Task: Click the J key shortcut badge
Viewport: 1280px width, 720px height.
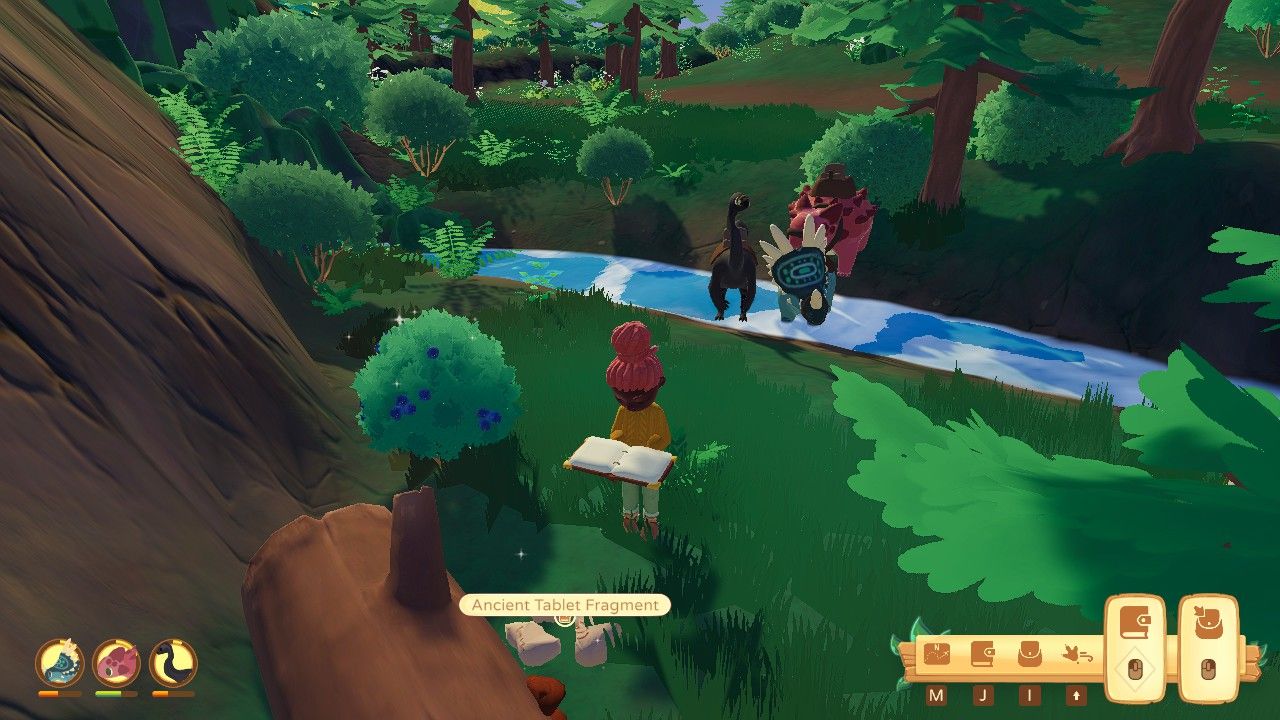Action: 983,693
